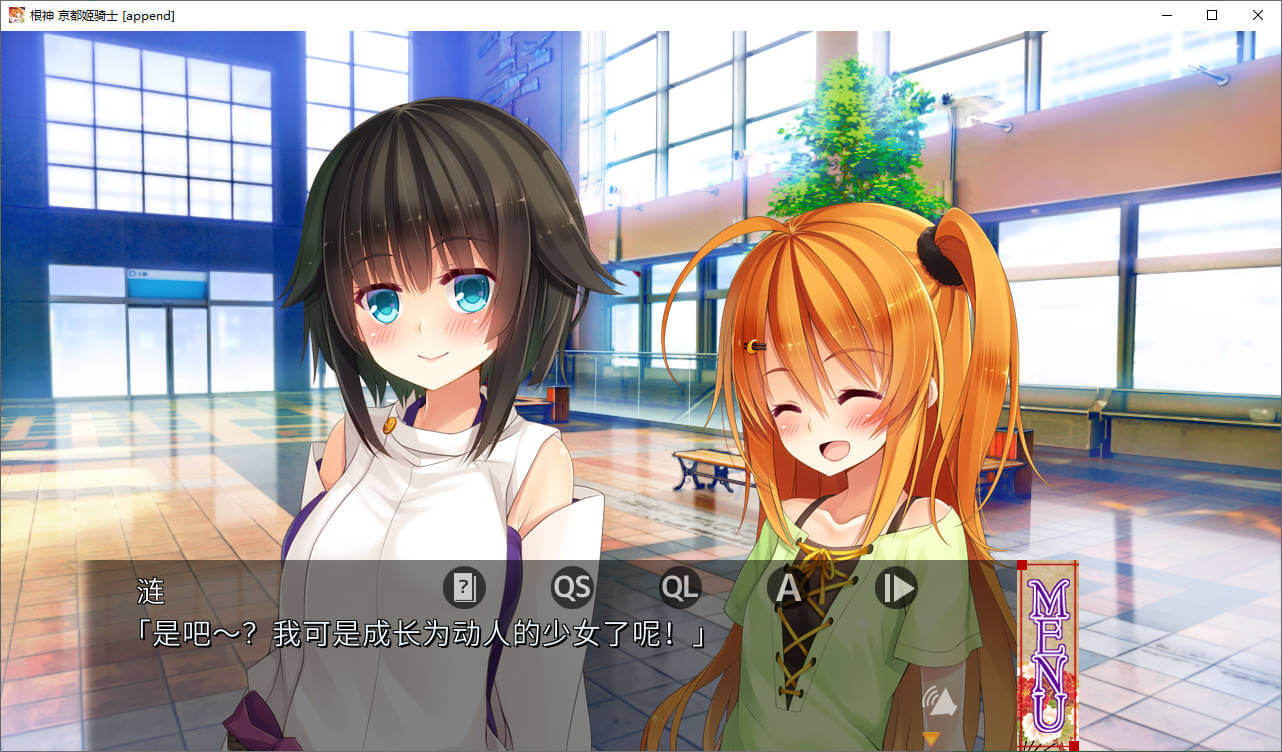The image size is (1282, 752).
Task: Open the question-mark book icon
Action: point(464,588)
